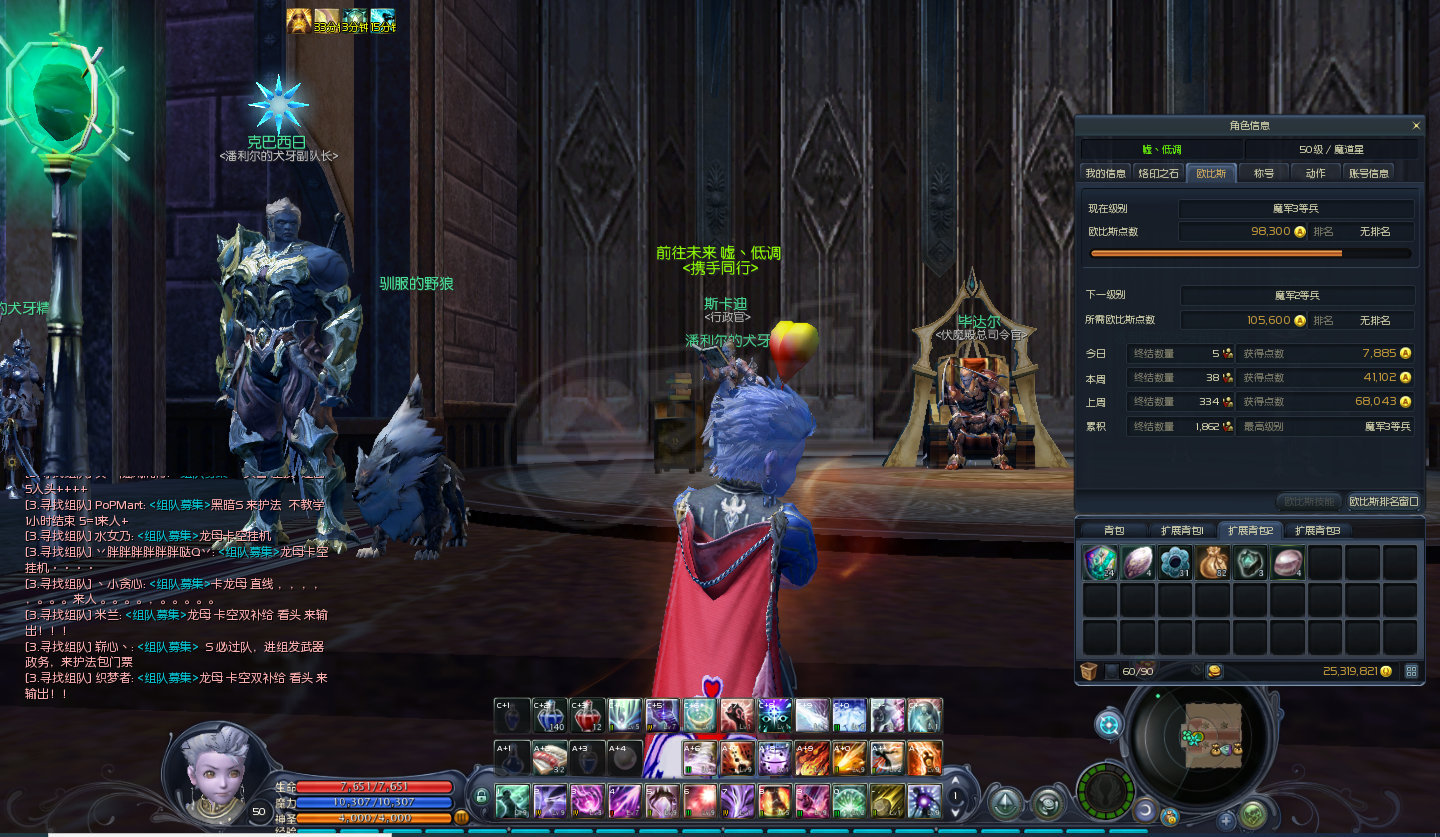Open the 烙印之石 tab
The image size is (1440, 837).
pos(1158,173)
